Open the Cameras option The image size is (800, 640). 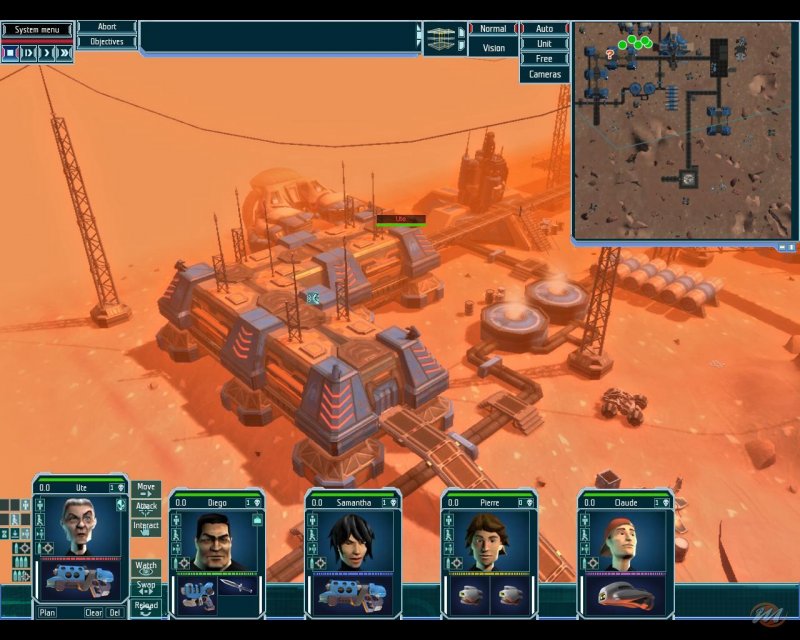coord(545,75)
